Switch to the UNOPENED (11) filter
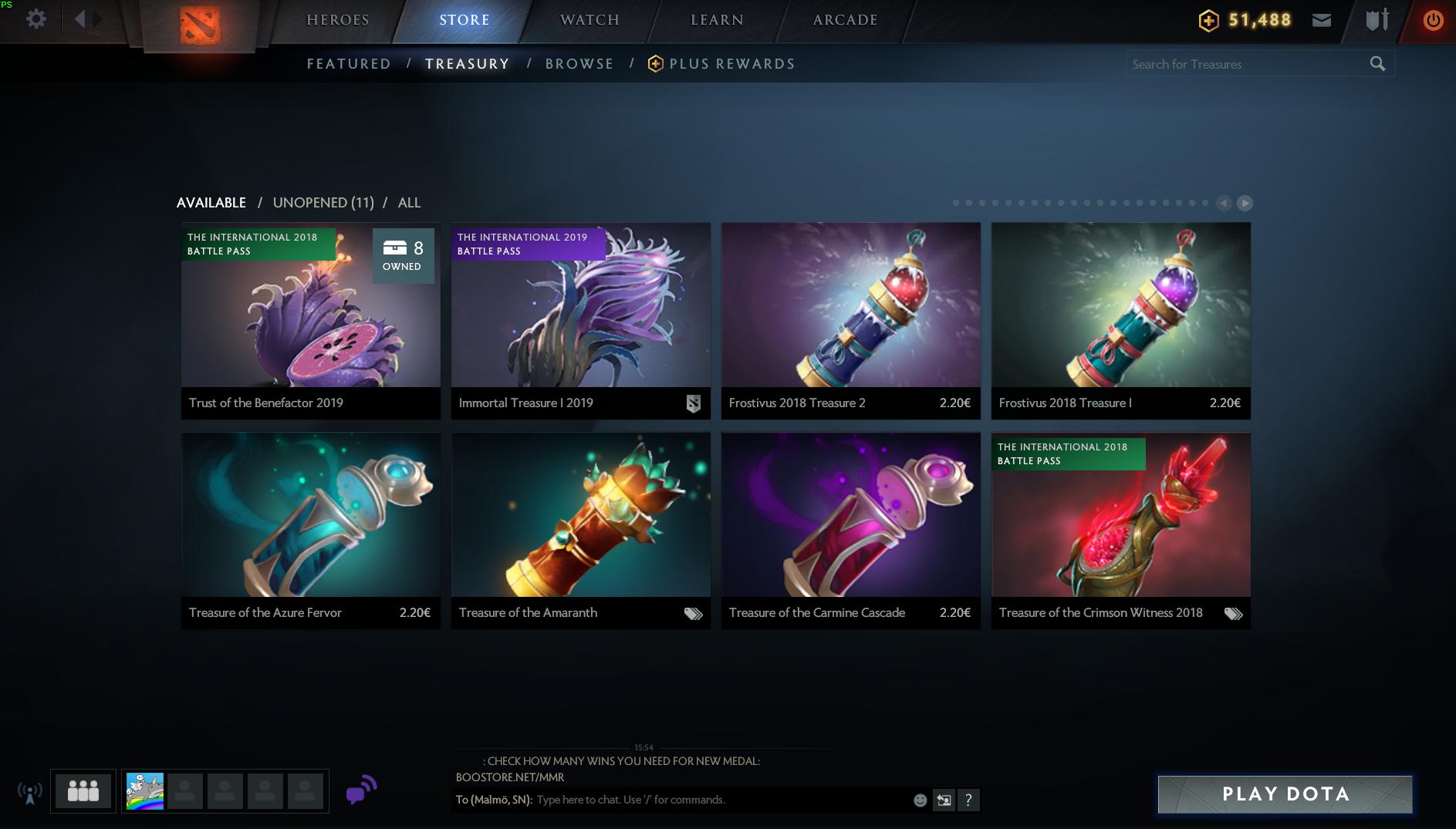The image size is (1456, 829). pyautogui.click(x=323, y=202)
